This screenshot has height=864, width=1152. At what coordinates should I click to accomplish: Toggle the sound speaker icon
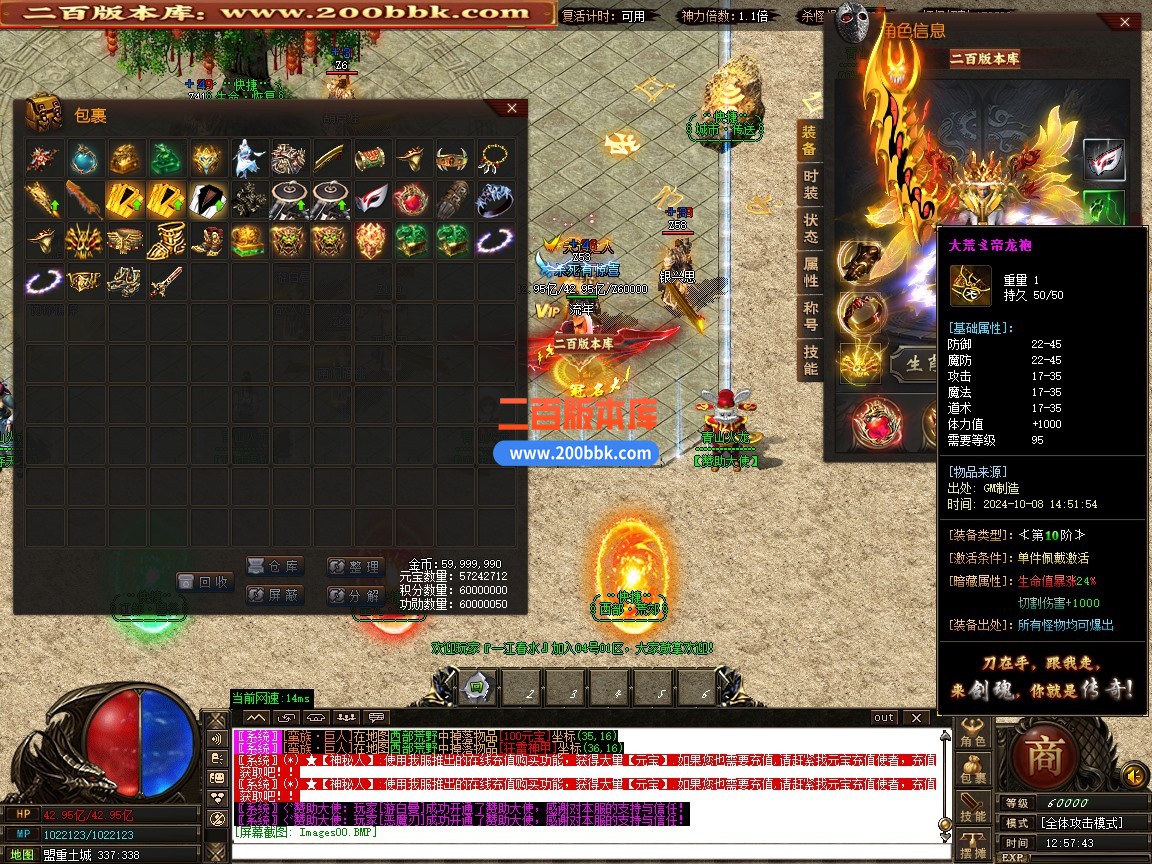tap(1133, 775)
